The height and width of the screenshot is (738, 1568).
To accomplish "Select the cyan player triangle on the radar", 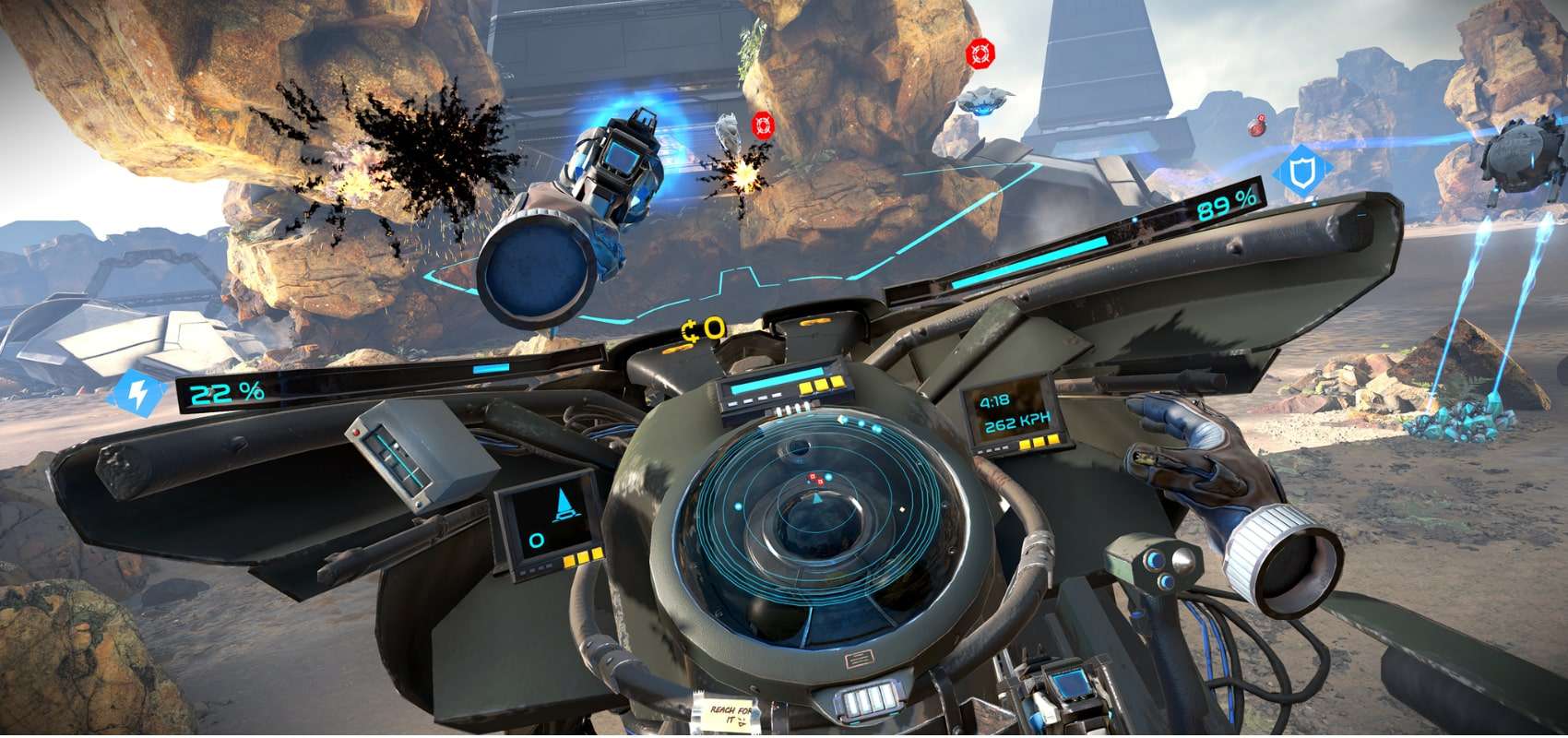I will [817, 498].
